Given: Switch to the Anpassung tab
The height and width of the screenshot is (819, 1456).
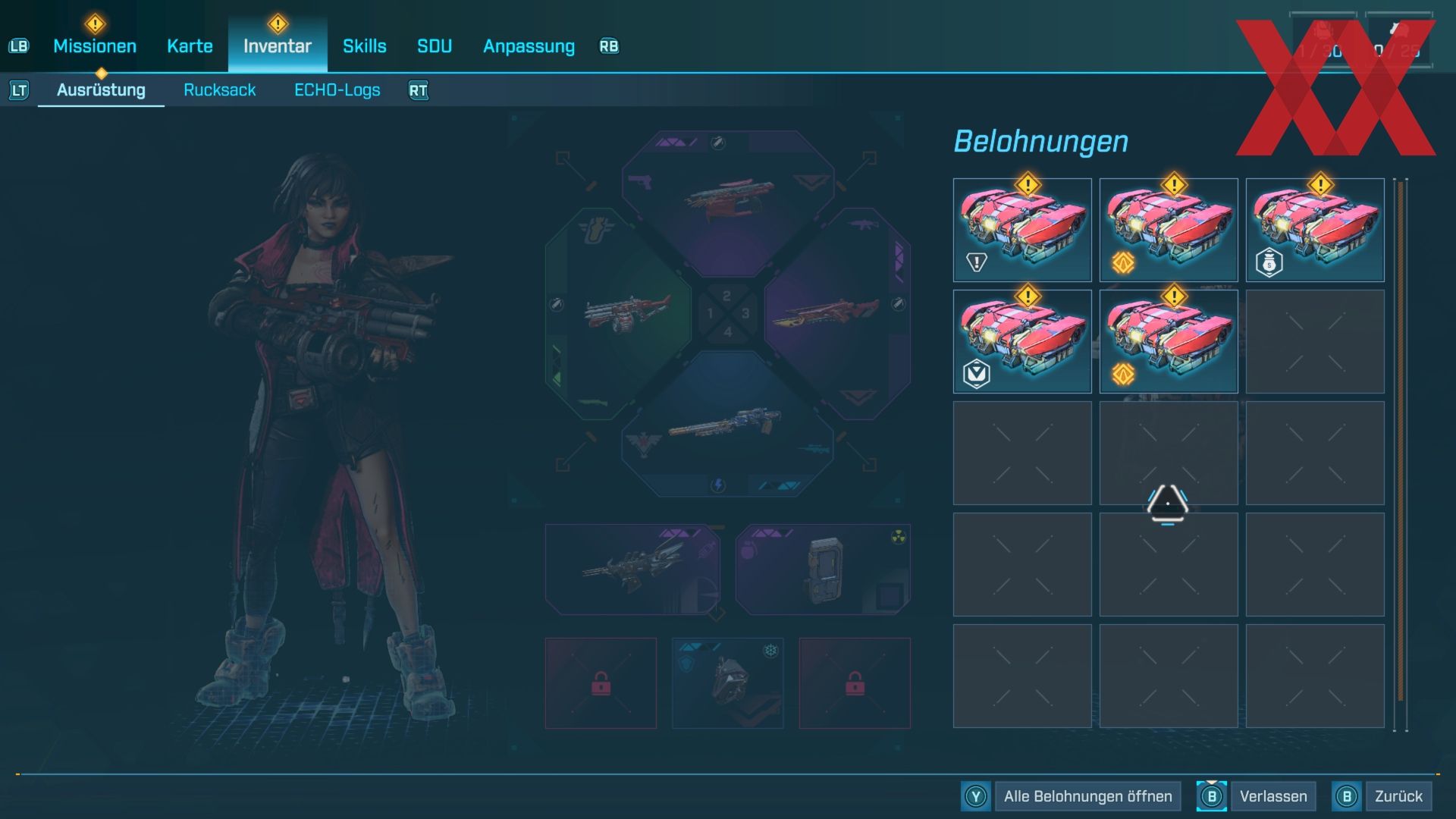Looking at the screenshot, I should [529, 46].
